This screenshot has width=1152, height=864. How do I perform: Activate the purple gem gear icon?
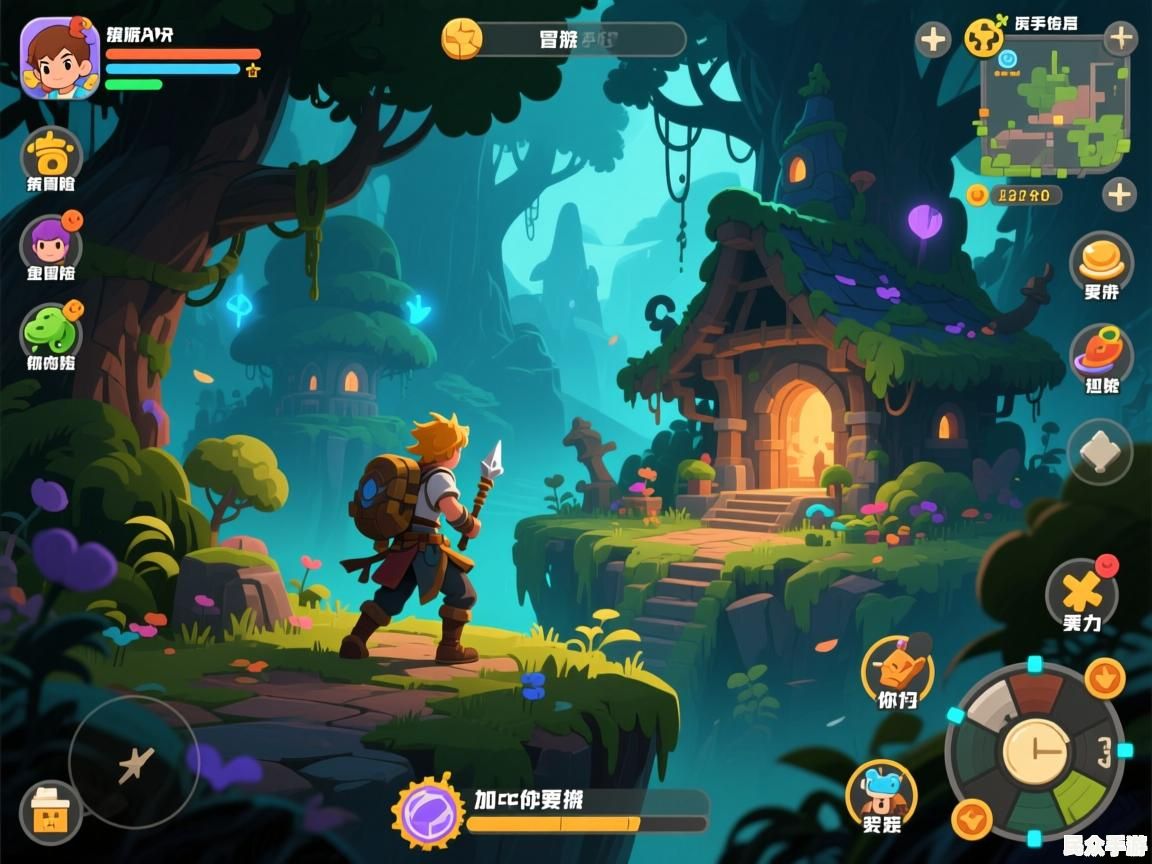click(428, 811)
